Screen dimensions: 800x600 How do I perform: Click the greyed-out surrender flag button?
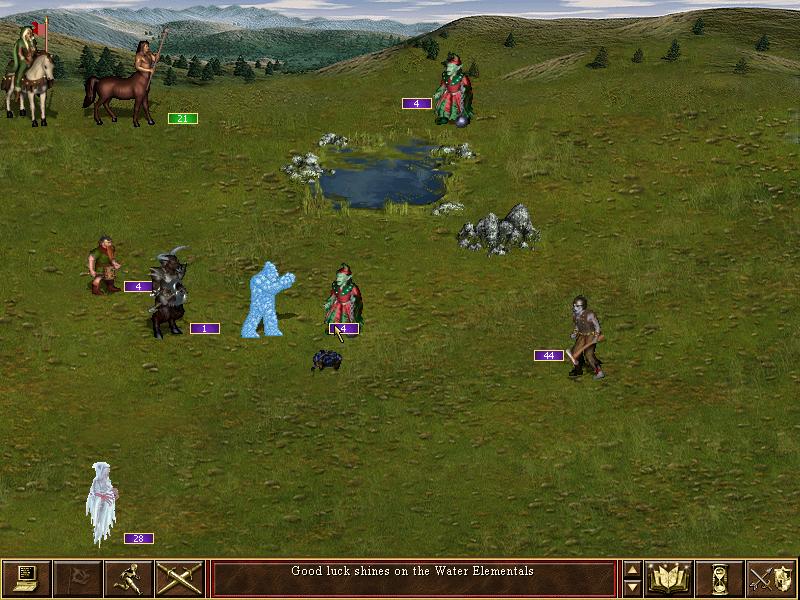click(x=77, y=578)
